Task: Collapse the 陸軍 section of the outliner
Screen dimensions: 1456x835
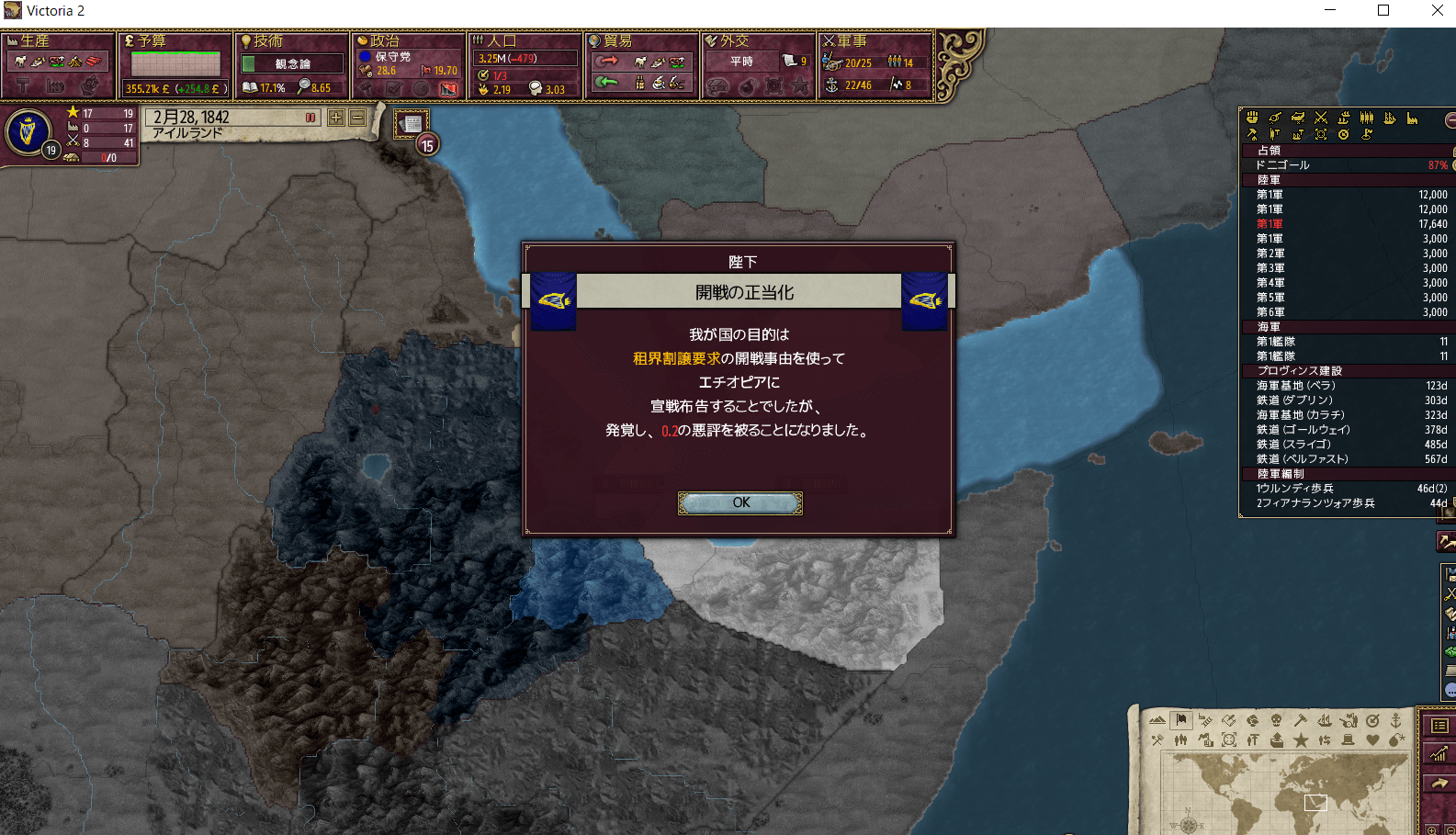Action: (x=1268, y=179)
